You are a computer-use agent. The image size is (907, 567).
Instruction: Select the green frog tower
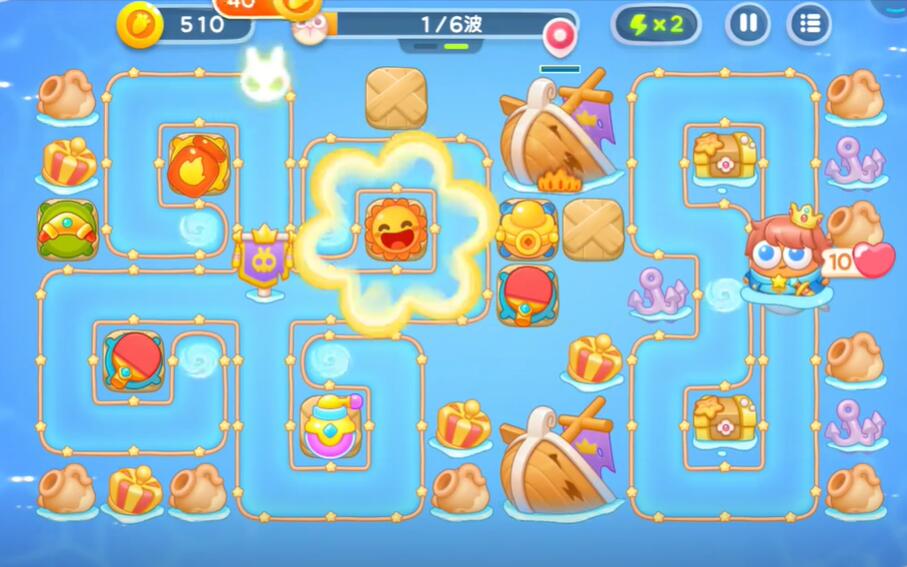[x=67, y=228]
